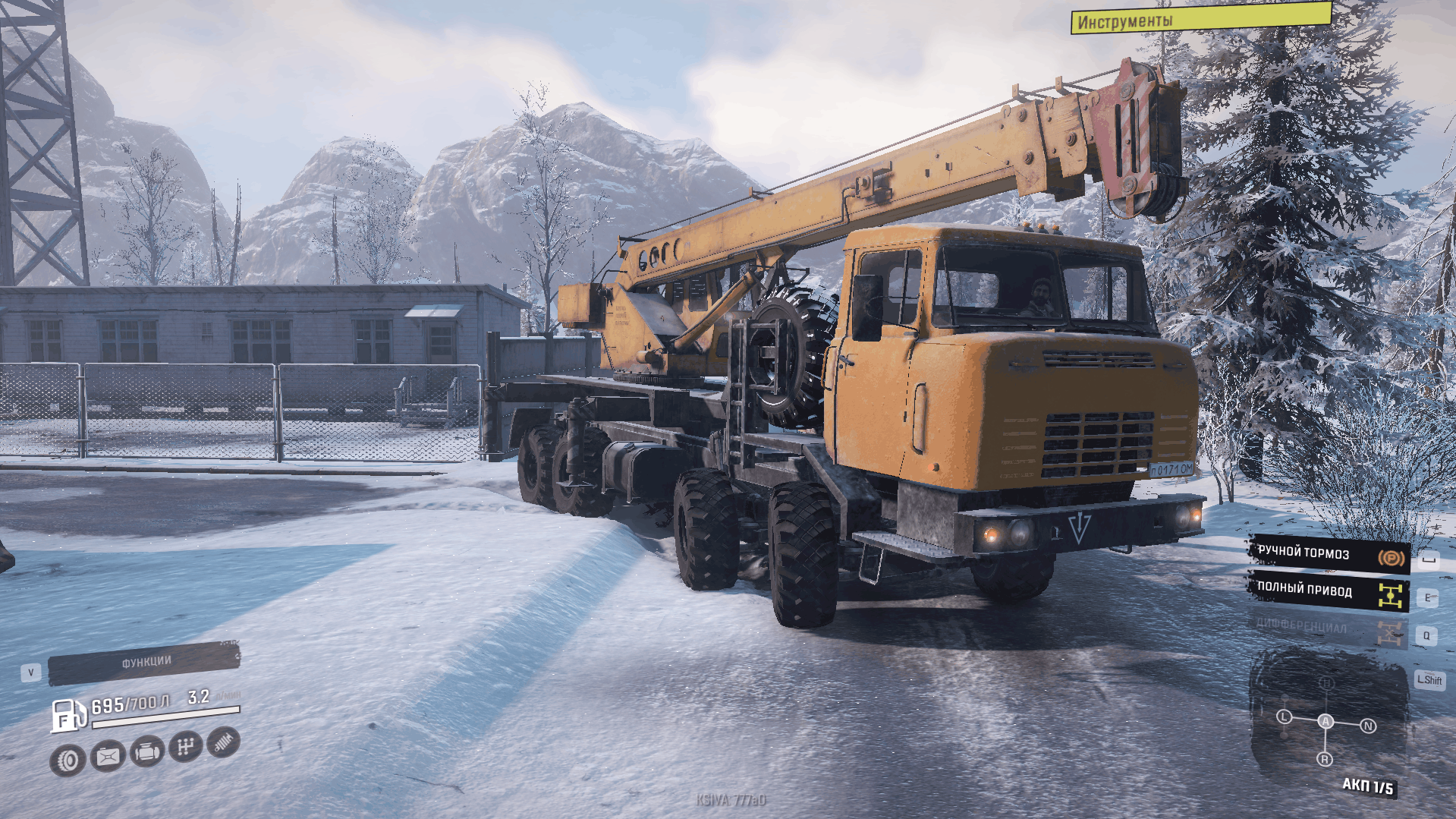
Task: Select gear A on the shifter
Action: [1325, 721]
